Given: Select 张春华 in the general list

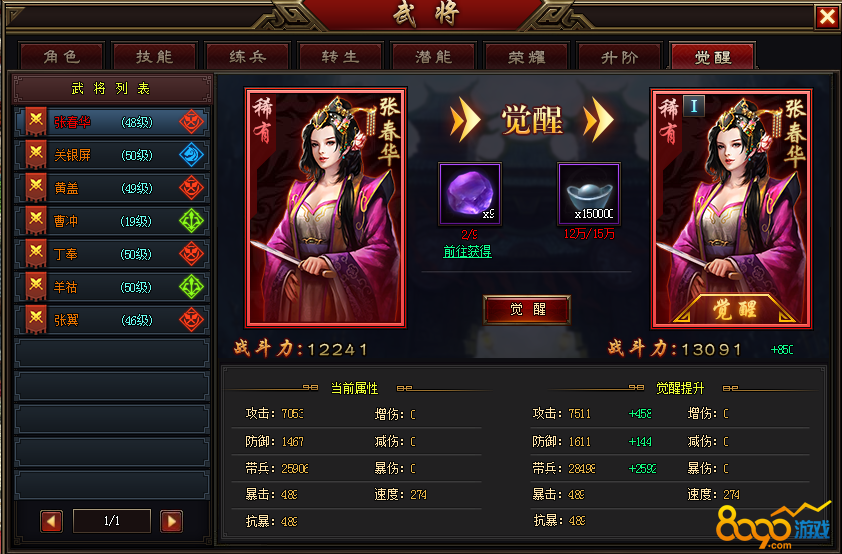Looking at the screenshot, I should (x=112, y=122).
